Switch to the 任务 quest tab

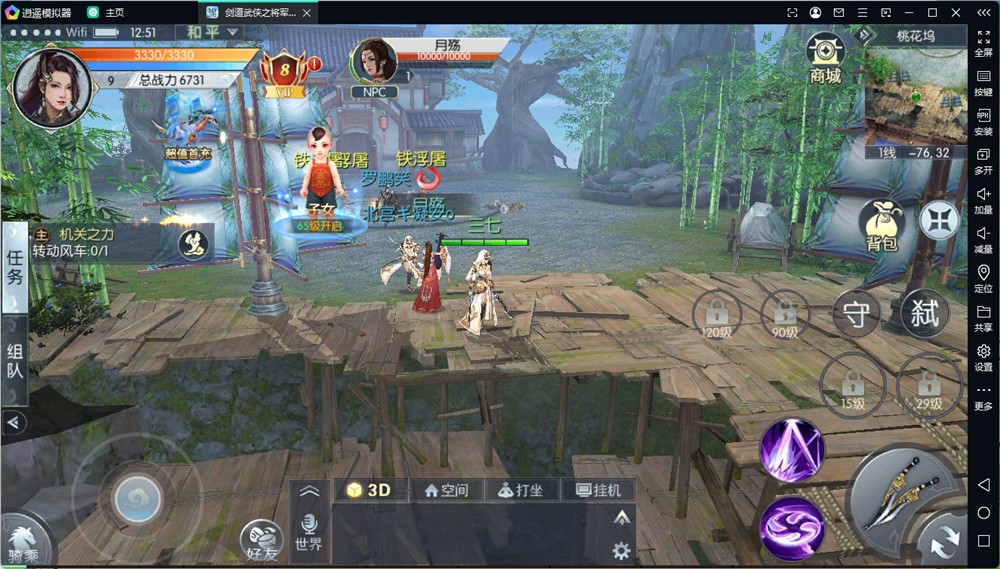pyautogui.click(x=15, y=266)
